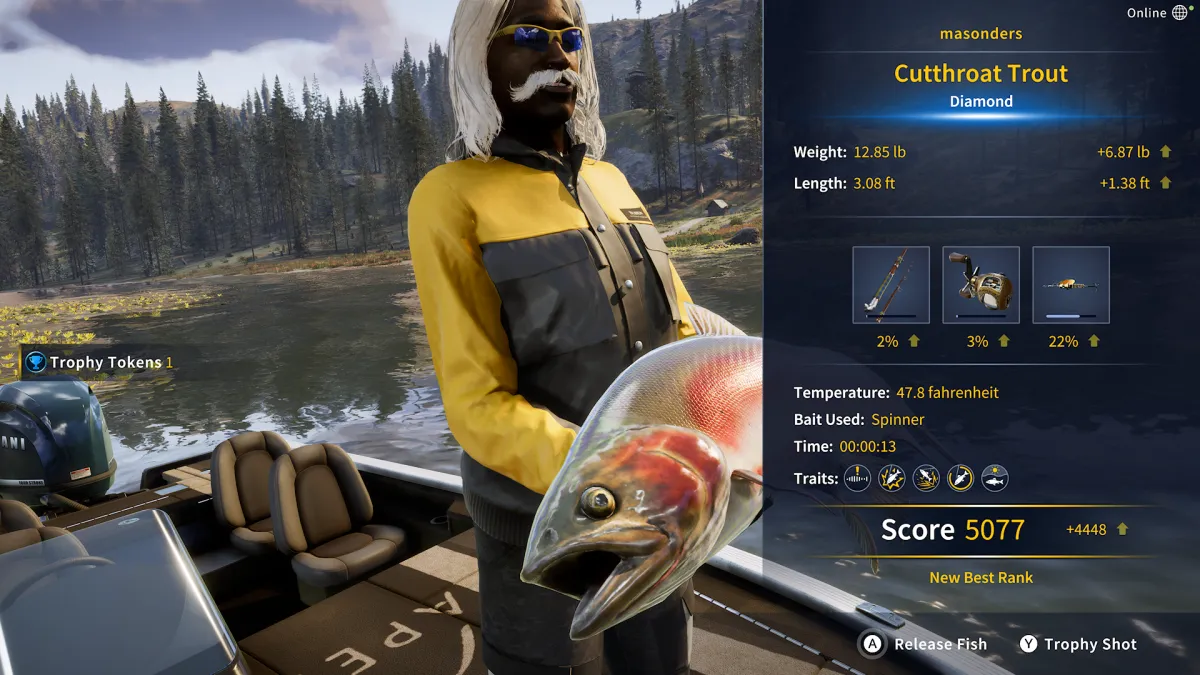Click the baitcasting reel gear slot
1200x675 pixels.
pyautogui.click(x=981, y=285)
